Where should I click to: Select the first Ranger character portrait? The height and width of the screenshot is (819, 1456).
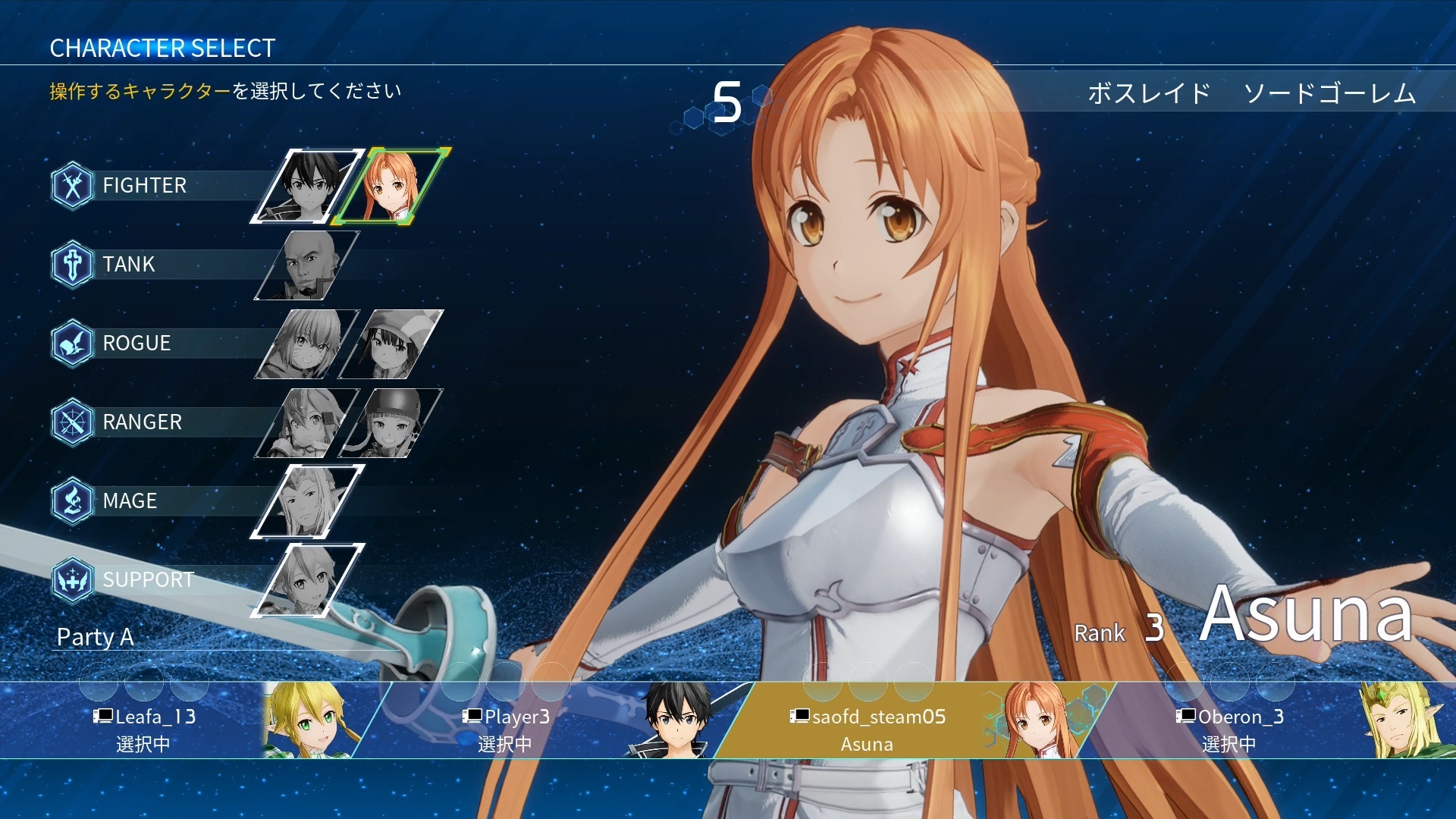(x=307, y=422)
